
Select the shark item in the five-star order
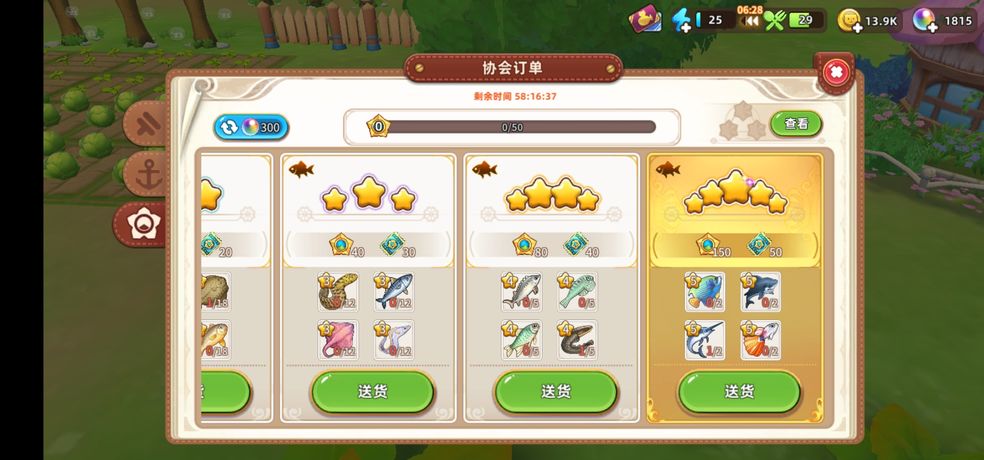tap(760, 292)
